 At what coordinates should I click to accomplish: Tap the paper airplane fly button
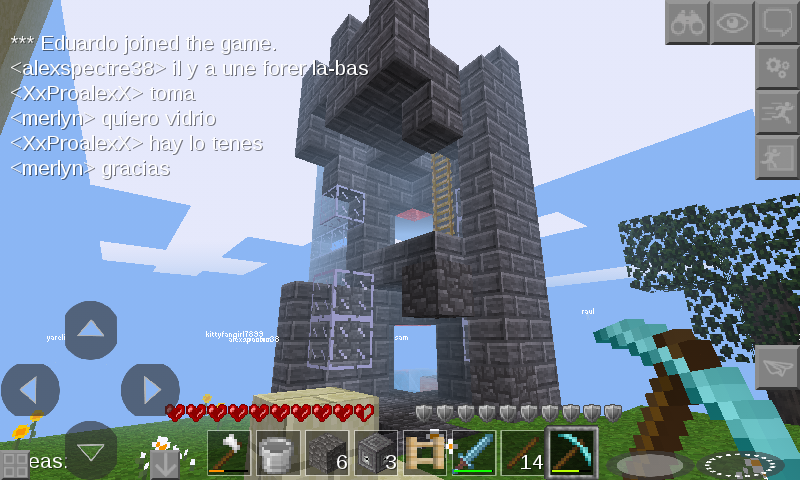point(777,367)
